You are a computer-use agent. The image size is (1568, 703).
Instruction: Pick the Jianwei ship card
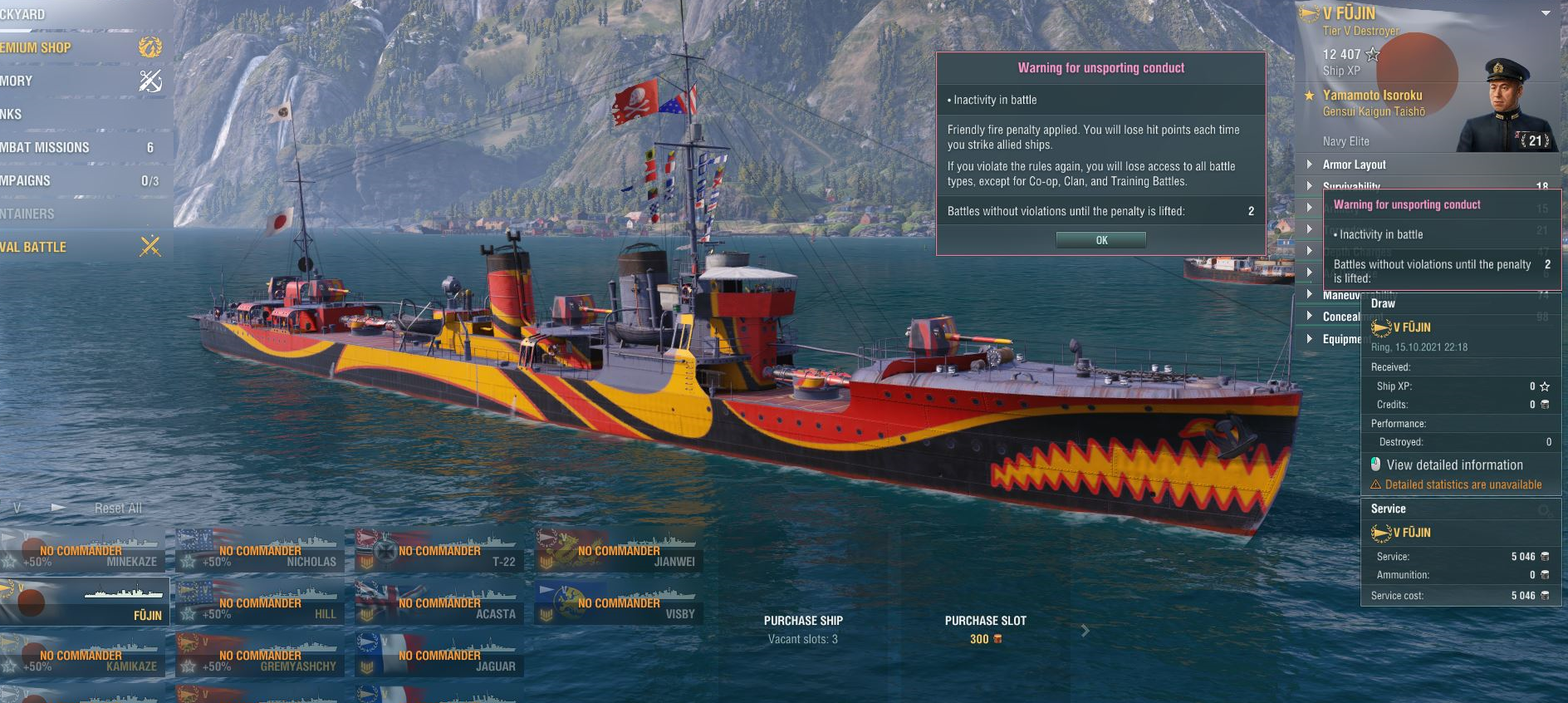point(619,552)
